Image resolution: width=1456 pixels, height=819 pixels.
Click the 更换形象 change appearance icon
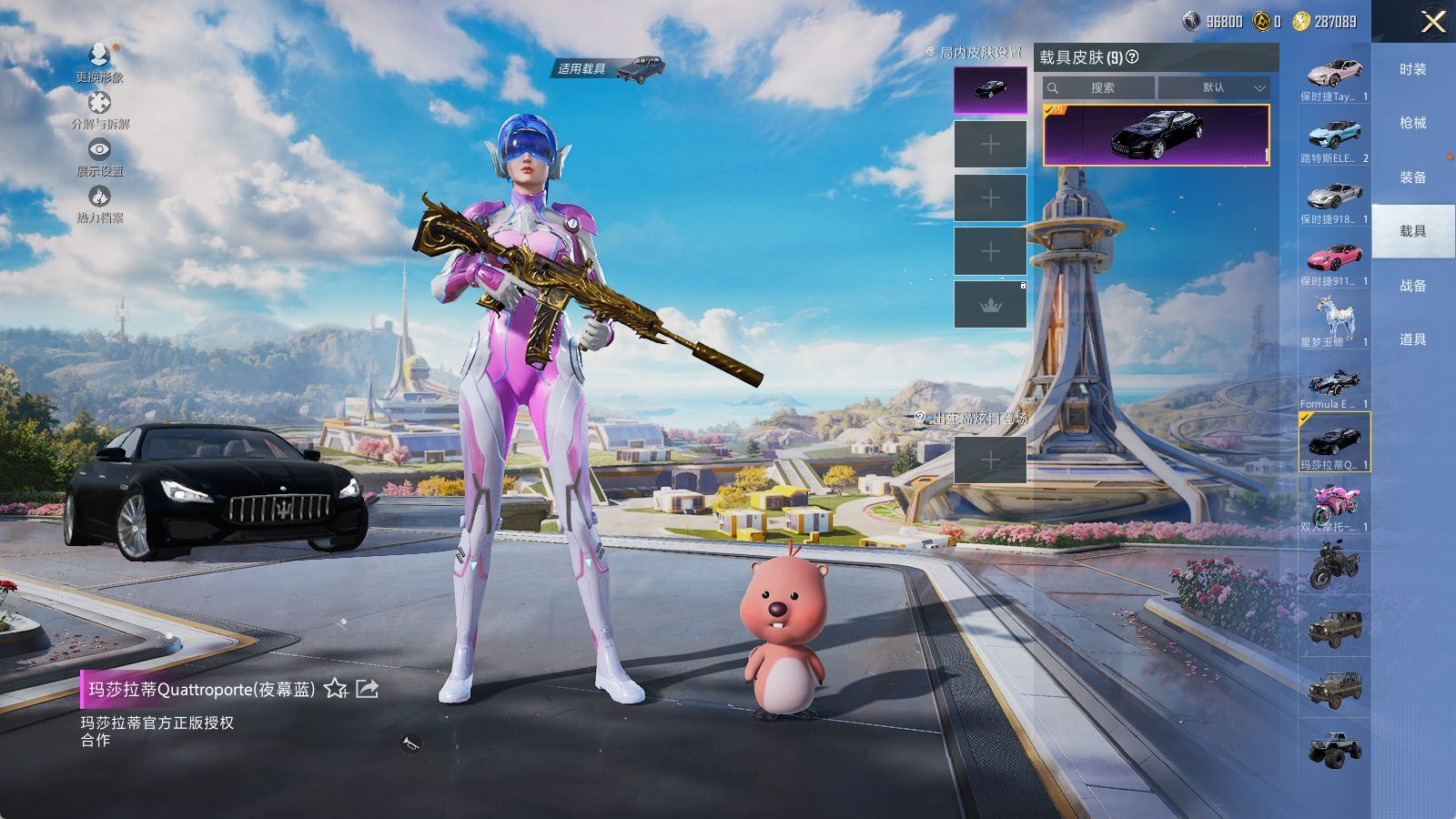pyautogui.click(x=100, y=56)
